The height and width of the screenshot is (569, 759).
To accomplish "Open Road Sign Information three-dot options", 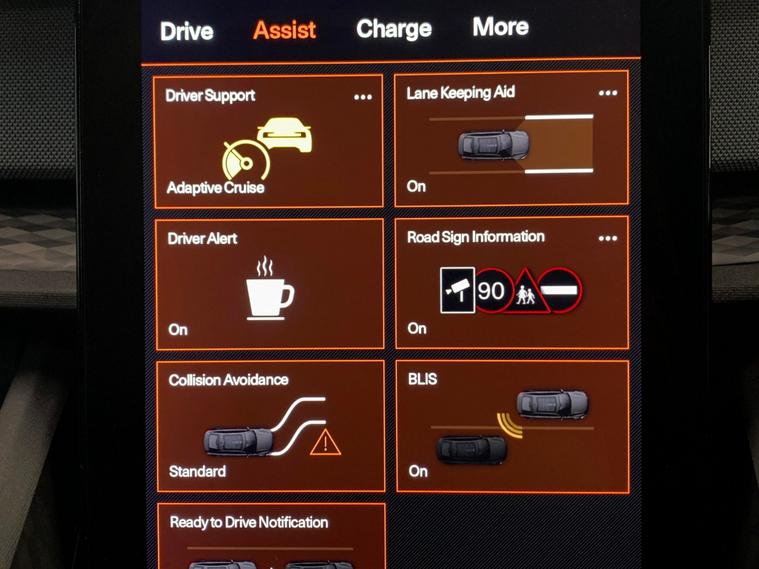I will (608, 239).
